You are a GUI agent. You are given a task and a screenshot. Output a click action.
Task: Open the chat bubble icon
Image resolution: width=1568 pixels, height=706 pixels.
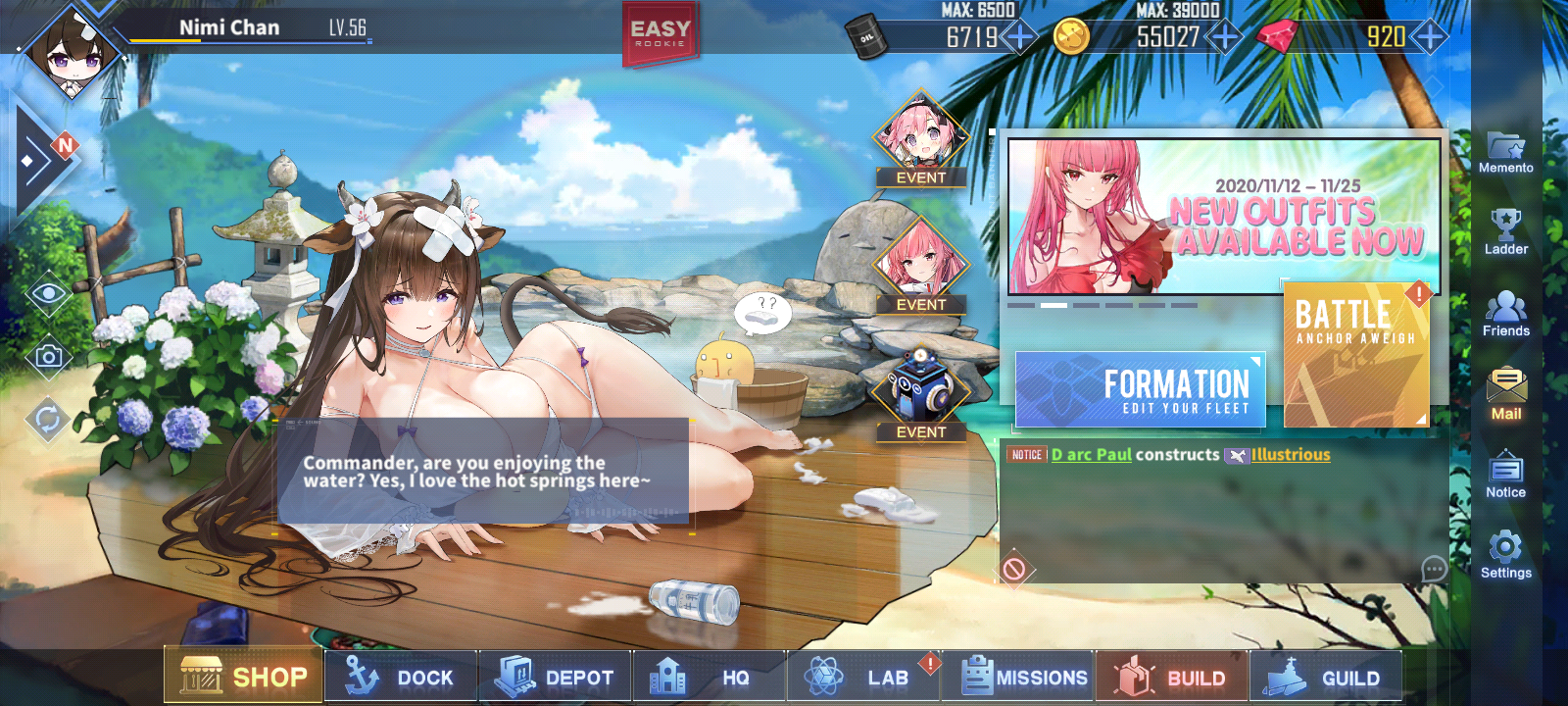tap(1434, 569)
